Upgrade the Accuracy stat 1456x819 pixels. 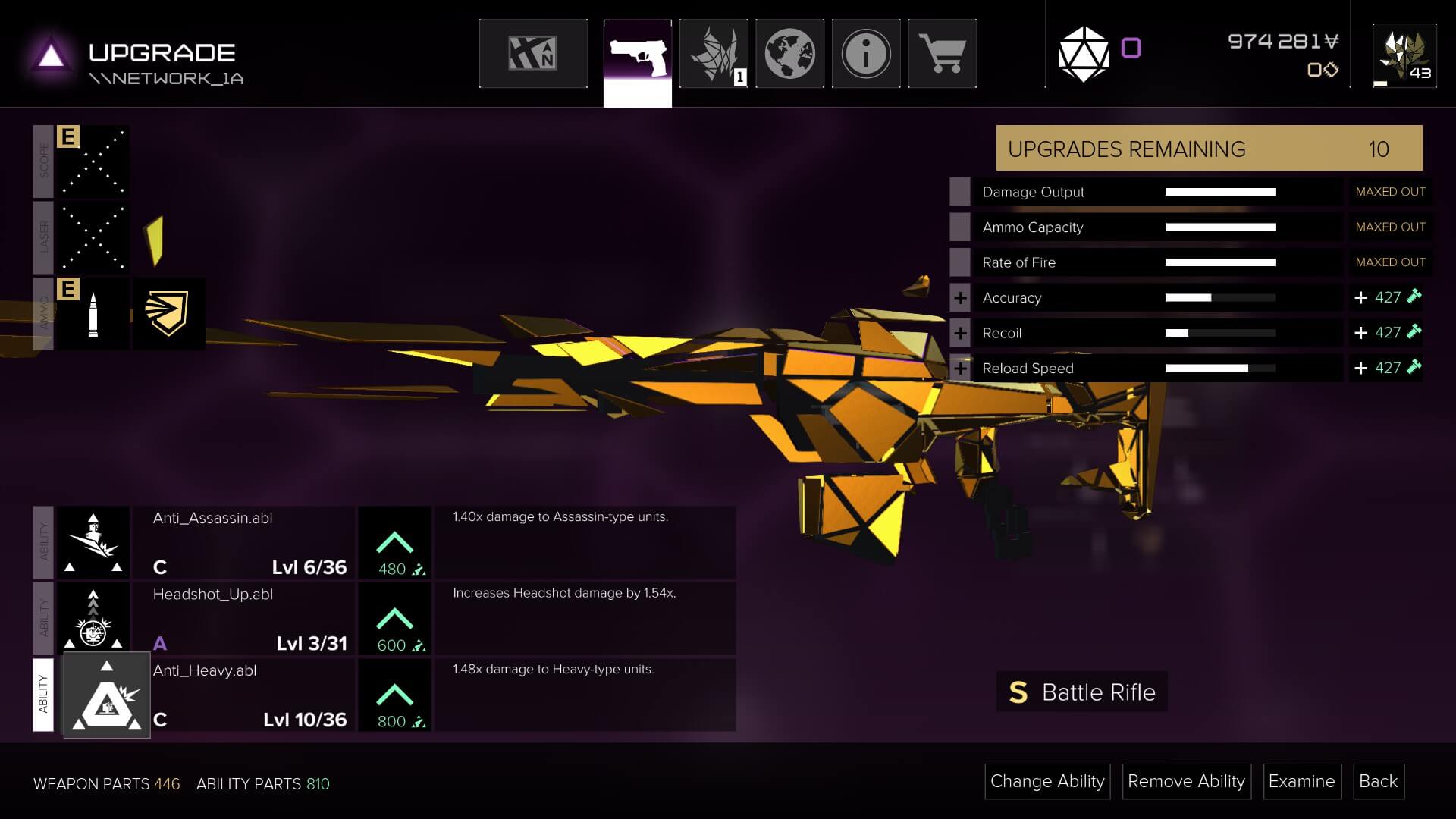click(x=960, y=298)
